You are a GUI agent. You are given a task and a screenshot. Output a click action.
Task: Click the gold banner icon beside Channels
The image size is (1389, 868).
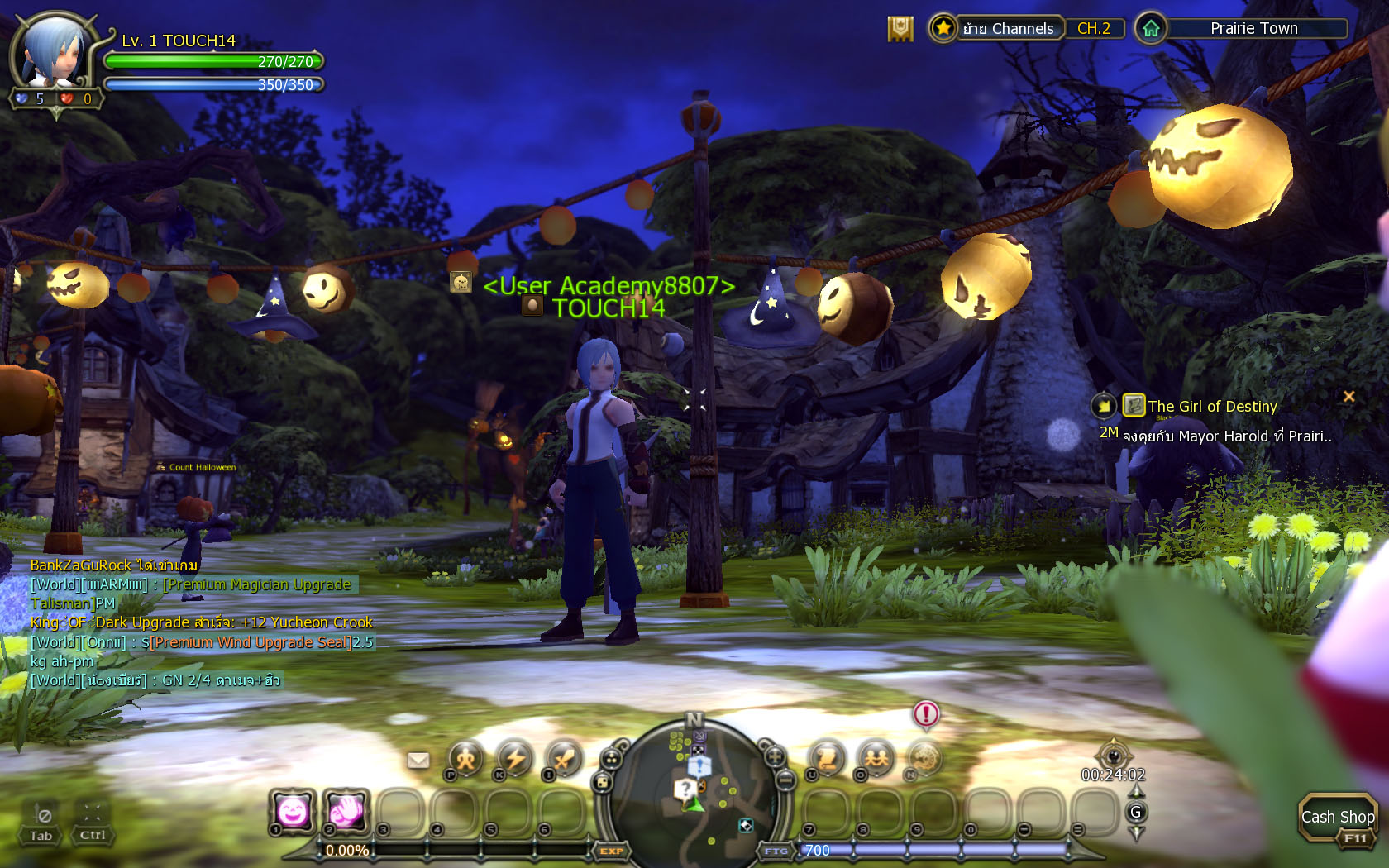[x=900, y=29]
